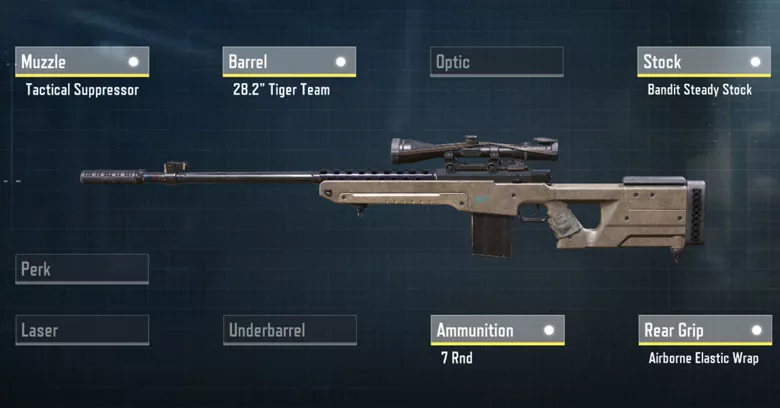Open the Stock attachment slot
Image resolution: width=780 pixels, height=408 pixels.
[x=703, y=62]
